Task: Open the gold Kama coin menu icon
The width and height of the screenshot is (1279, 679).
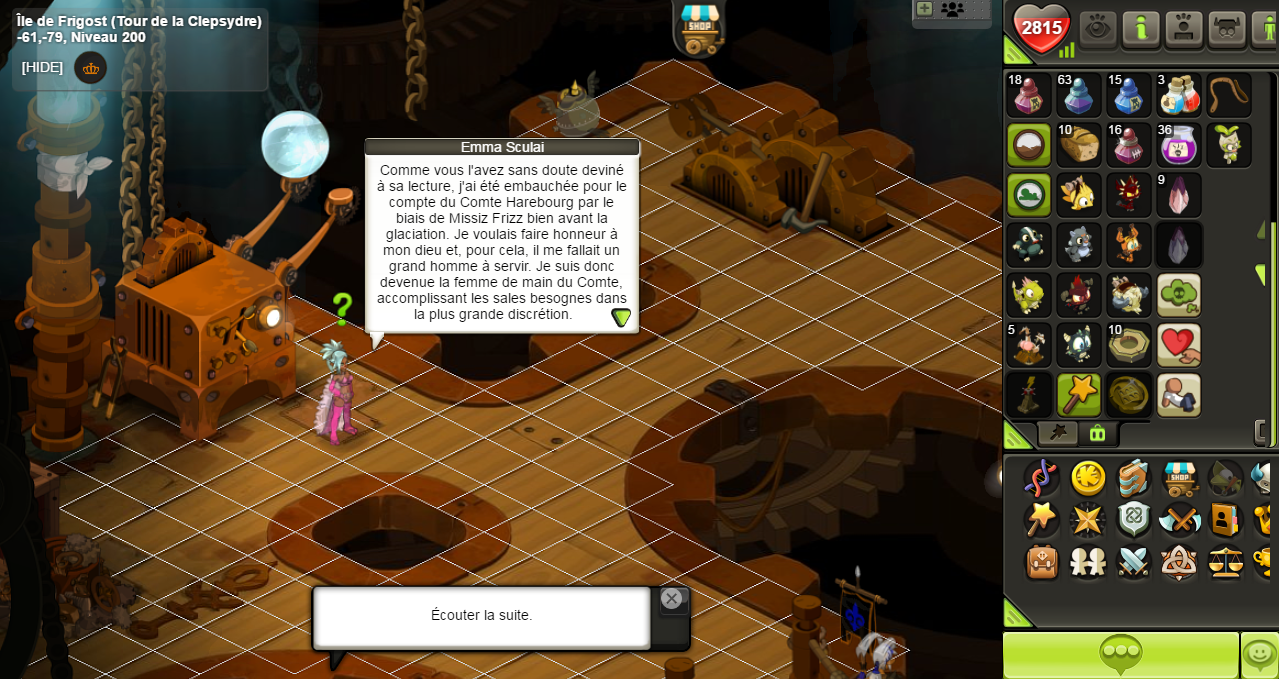Action: [1088, 478]
